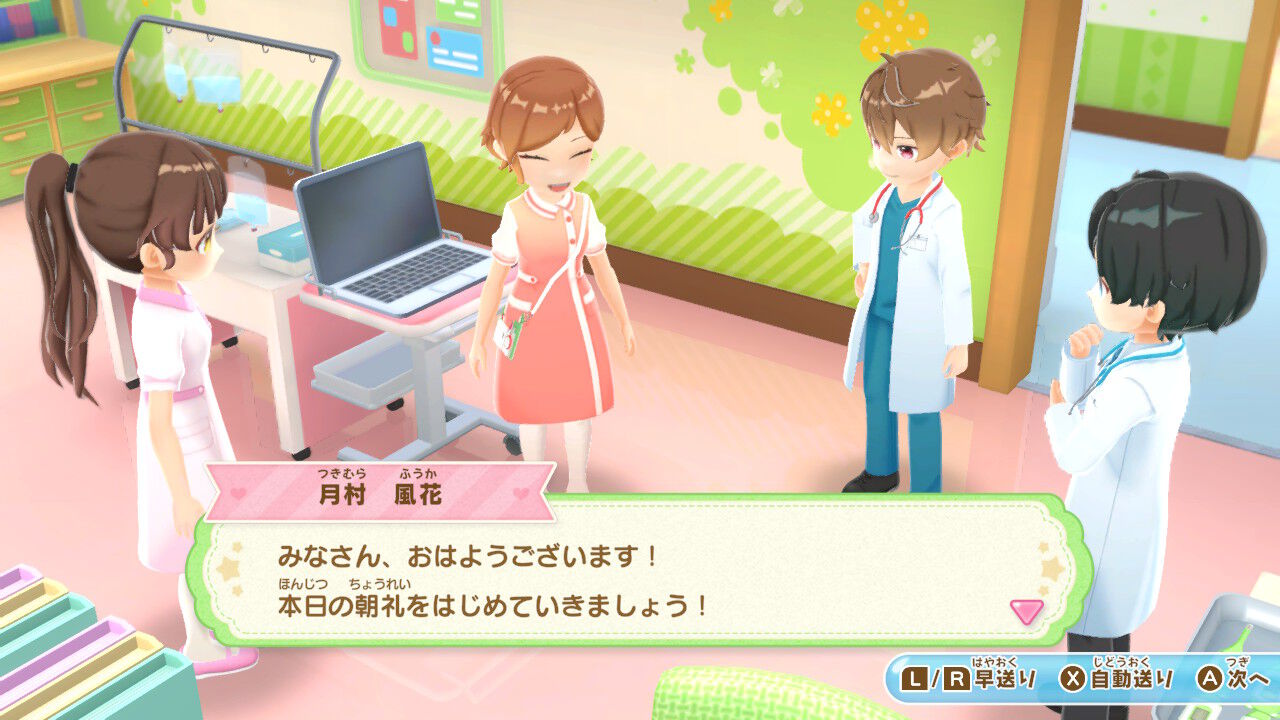1280x720 pixels.
Task: Click the ID badge on the nurse's pink uniform
Action: tap(512, 332)
